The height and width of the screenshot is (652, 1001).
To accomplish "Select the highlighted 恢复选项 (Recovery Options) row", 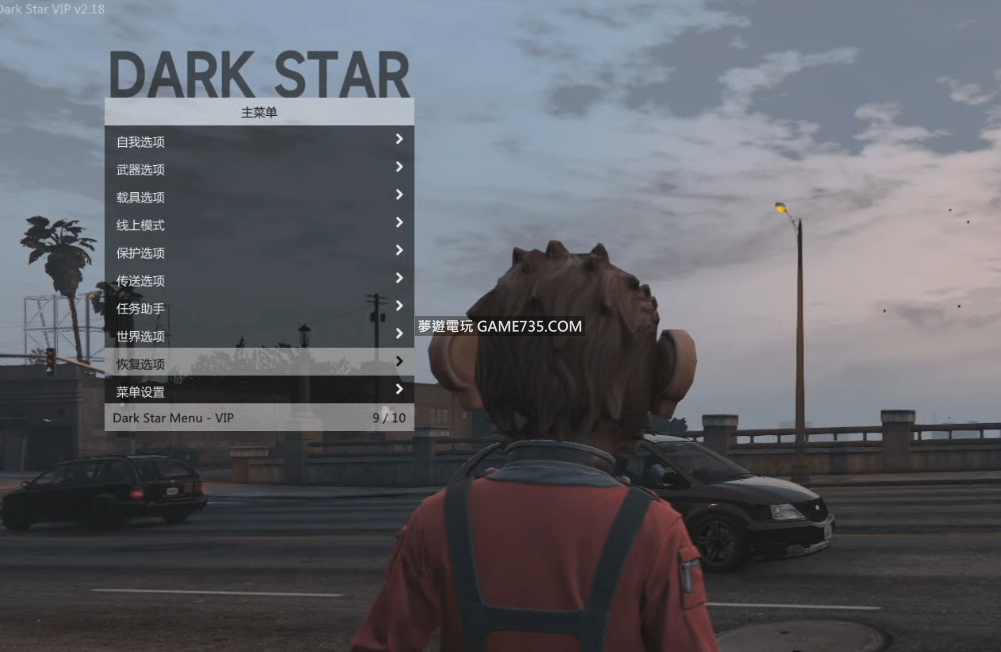I will tap(259, 363).
